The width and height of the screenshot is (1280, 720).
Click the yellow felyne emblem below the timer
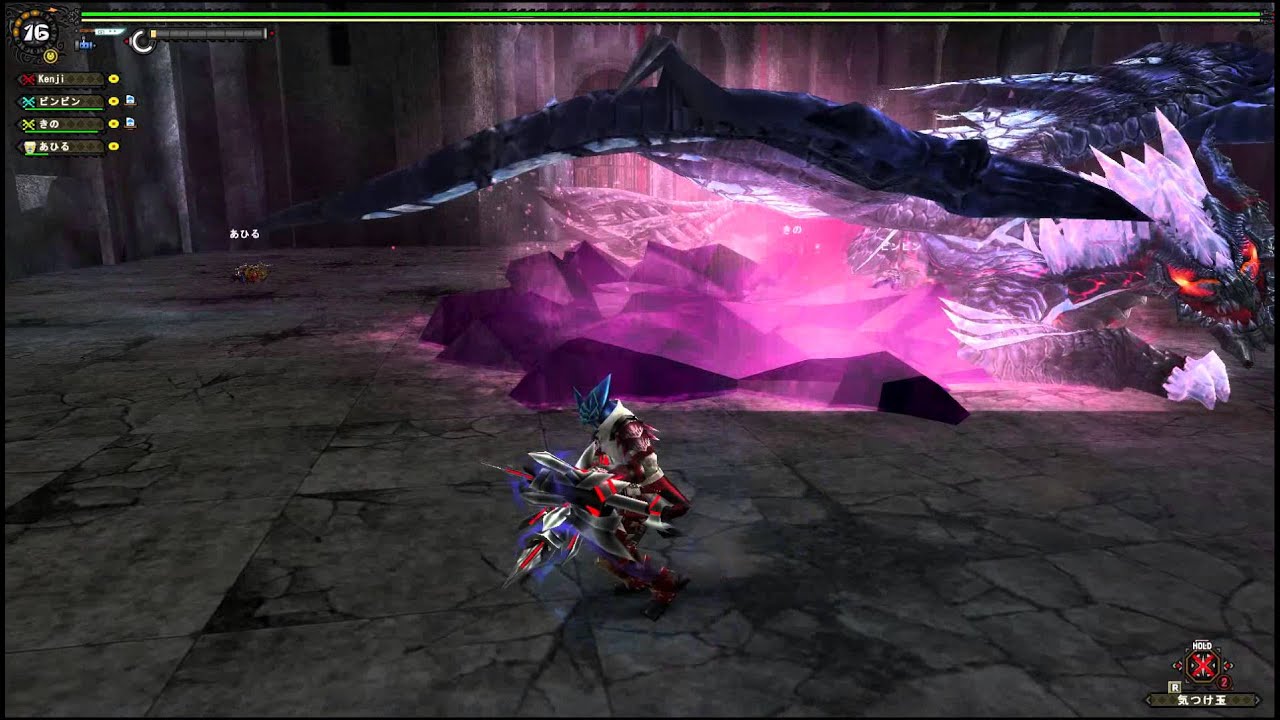point(51,56)
